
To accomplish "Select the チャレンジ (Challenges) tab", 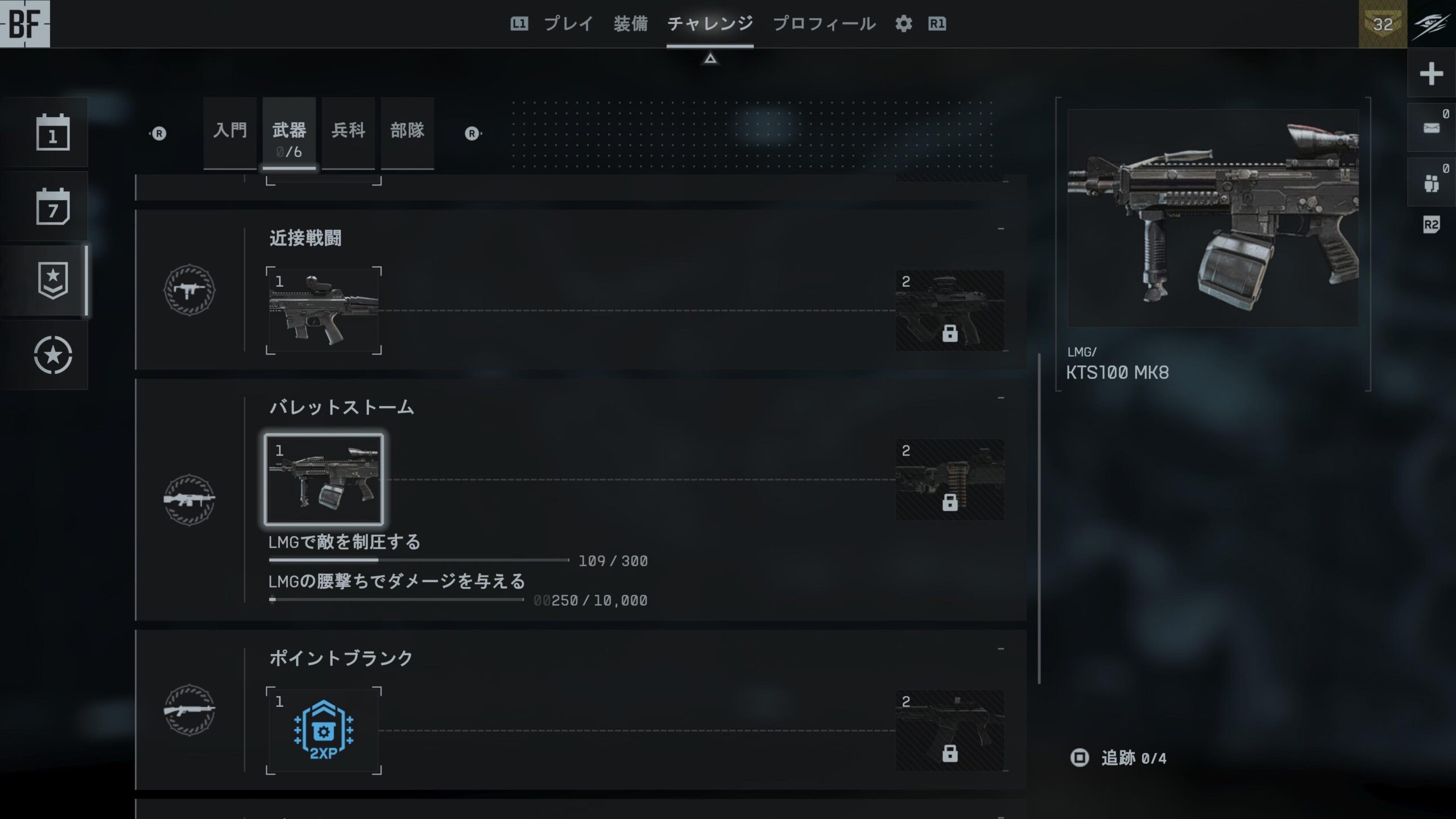I will [x=710, y=24].
